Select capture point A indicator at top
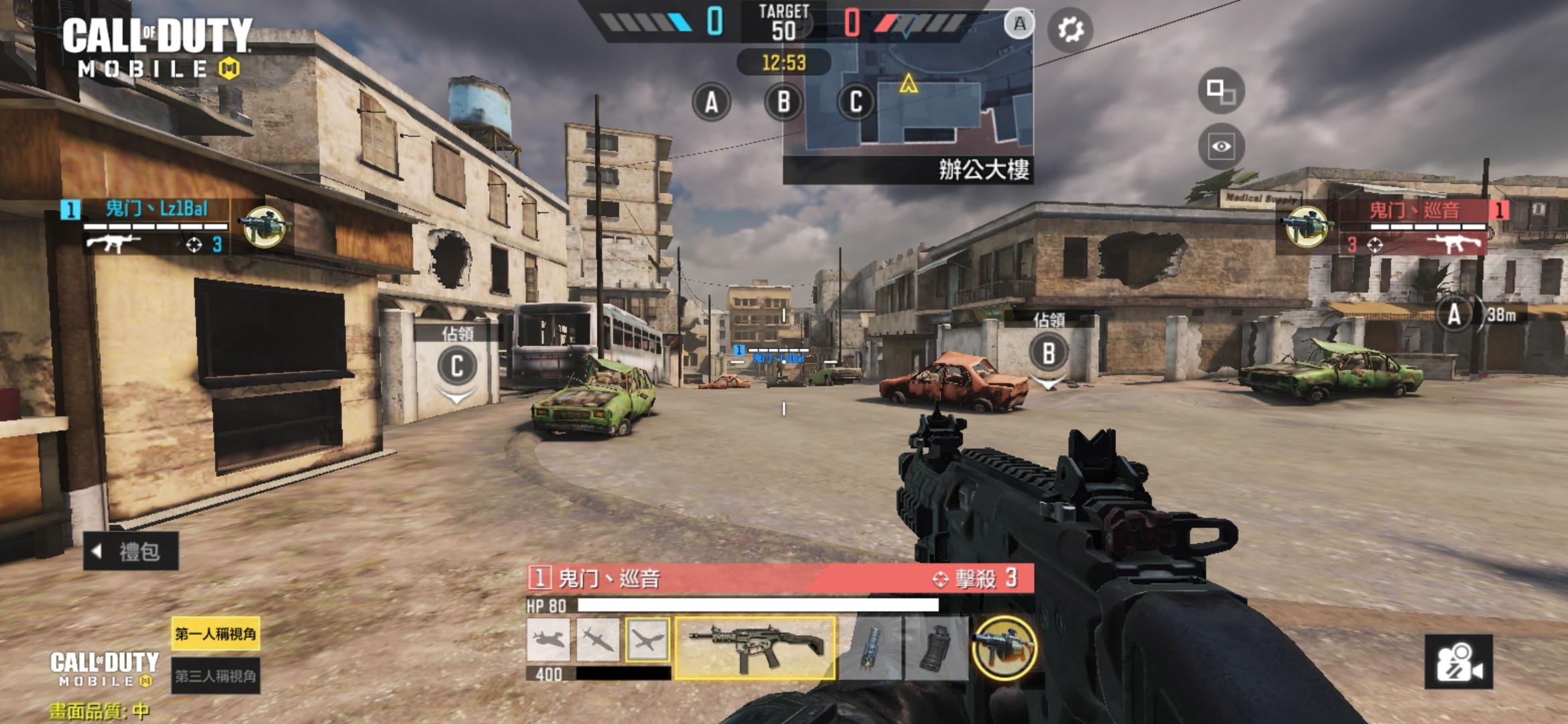This screenshot has height=724, width=1568. coord(711,103)
